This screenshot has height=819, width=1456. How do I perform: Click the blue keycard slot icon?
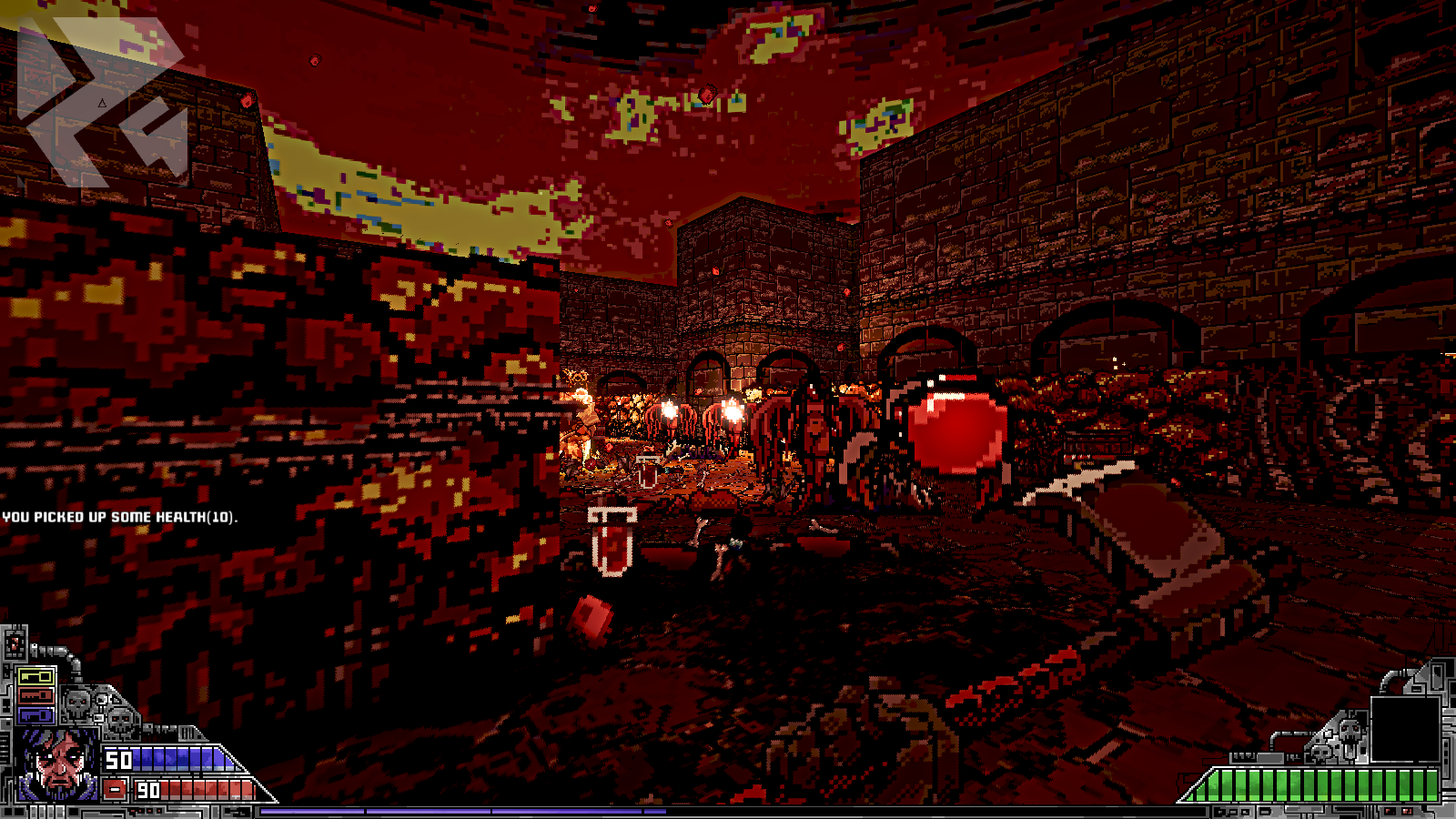click(x=36, y=715)
